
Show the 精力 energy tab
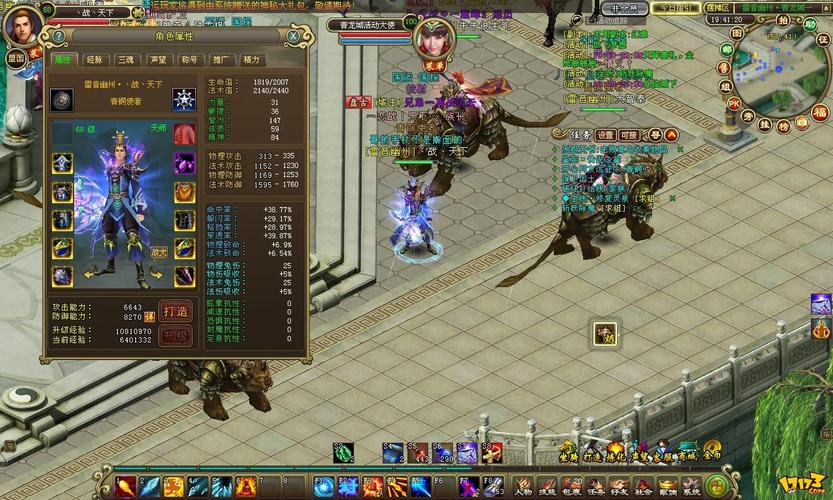252,60
